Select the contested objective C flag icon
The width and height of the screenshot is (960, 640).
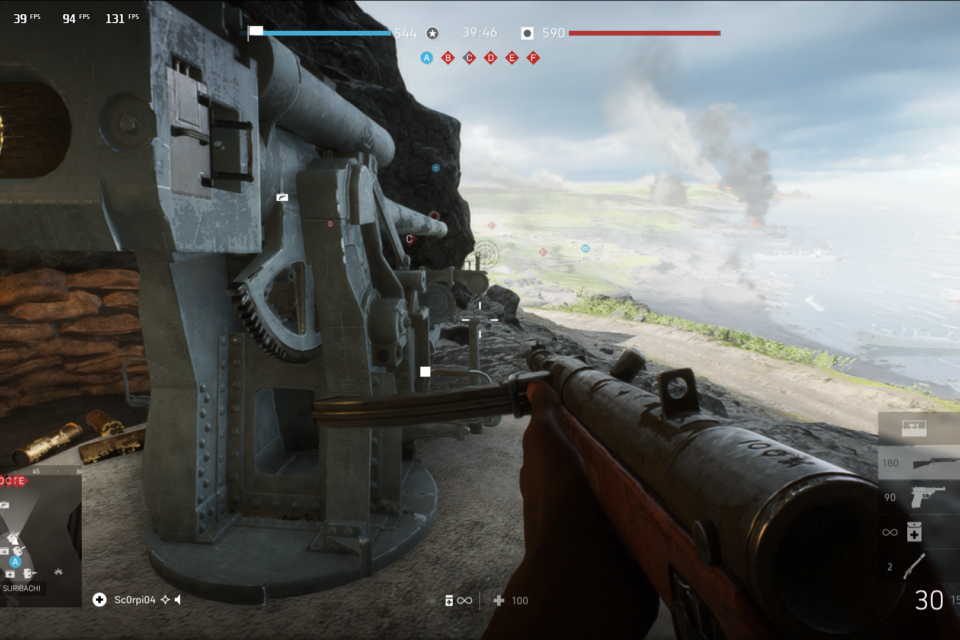coord(469,58)
